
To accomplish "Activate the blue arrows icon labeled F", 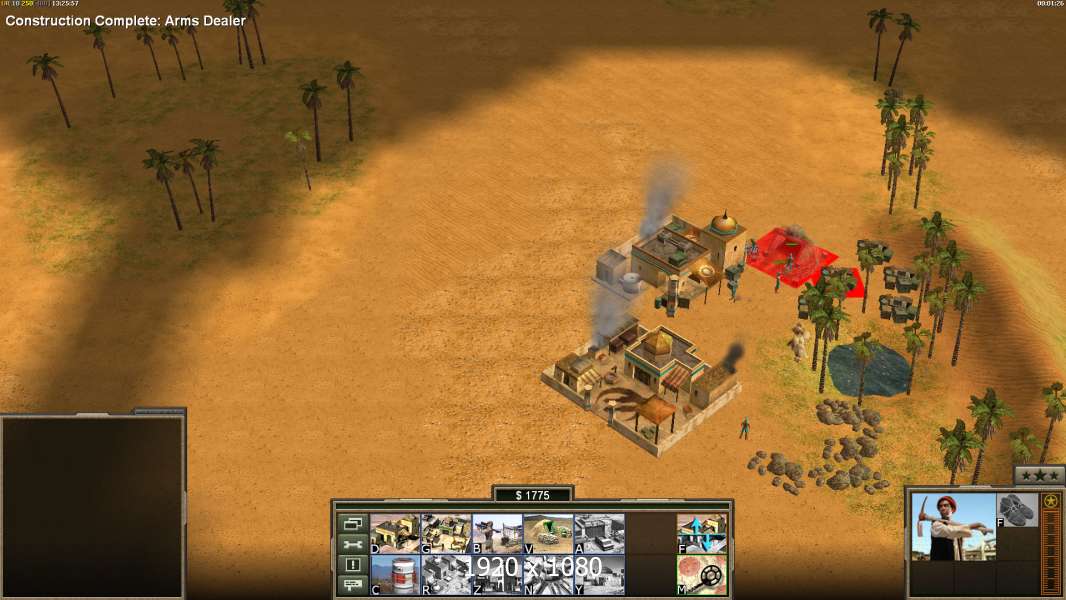I will click(x=702, y=533).
